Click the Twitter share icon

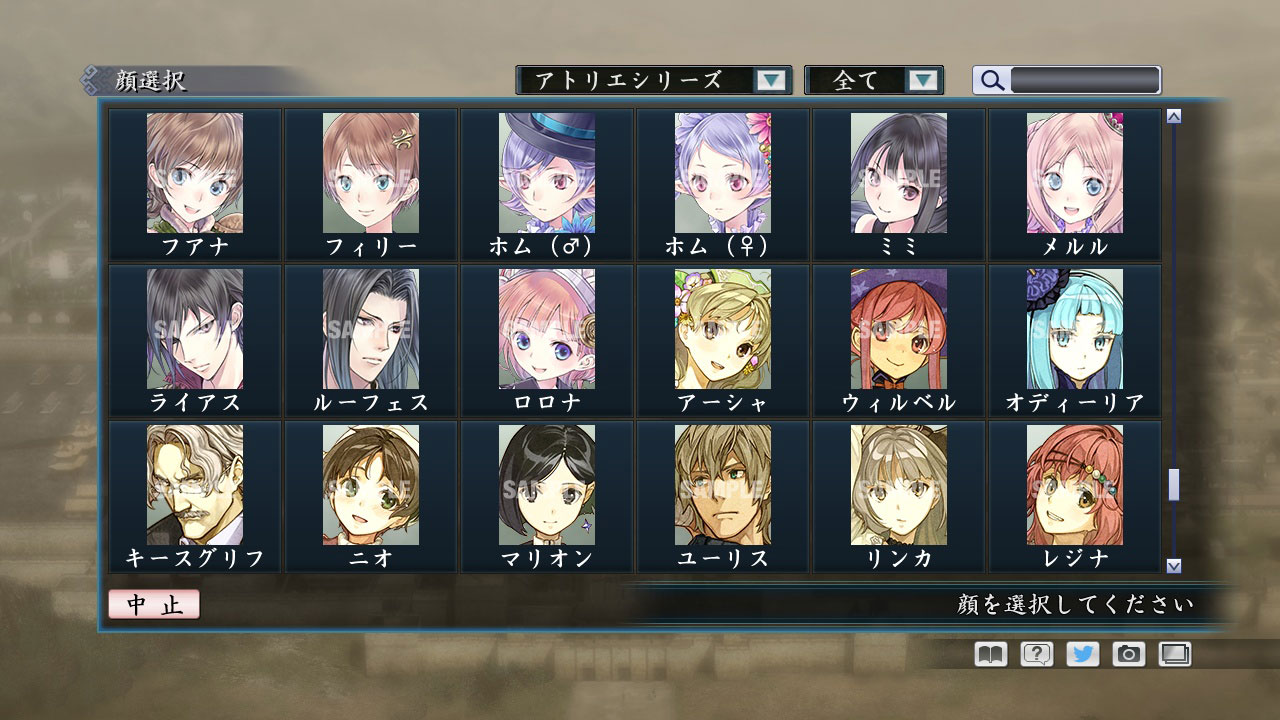1080,654
